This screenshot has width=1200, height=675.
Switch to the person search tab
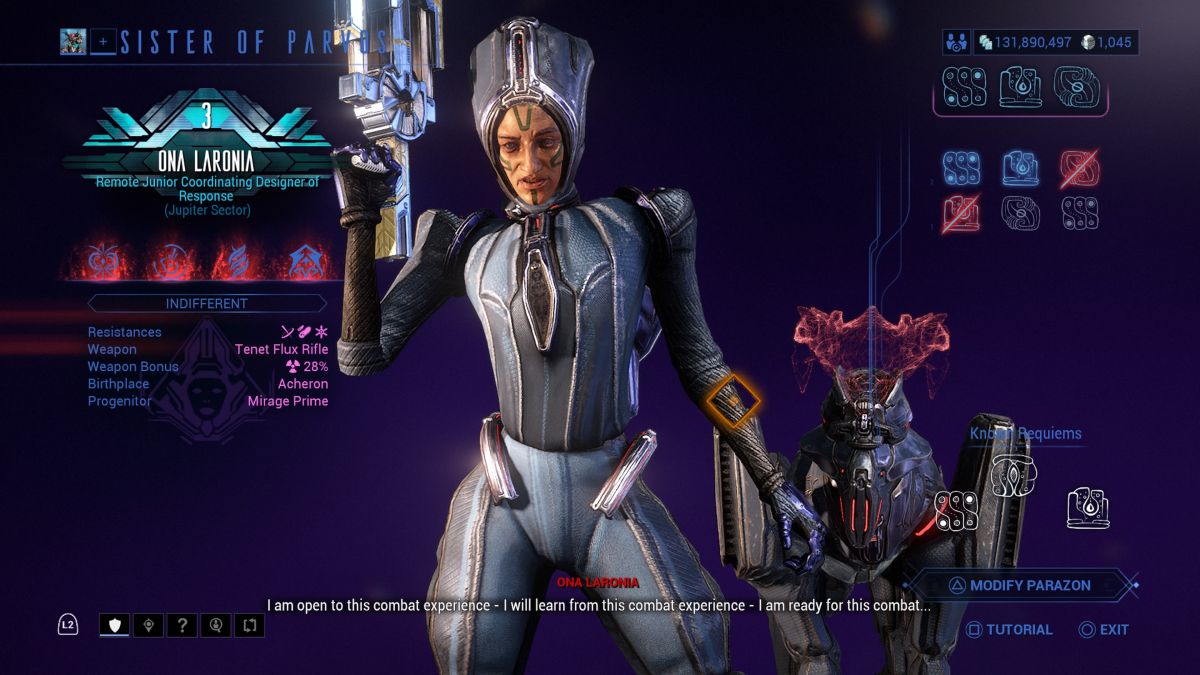216,626
